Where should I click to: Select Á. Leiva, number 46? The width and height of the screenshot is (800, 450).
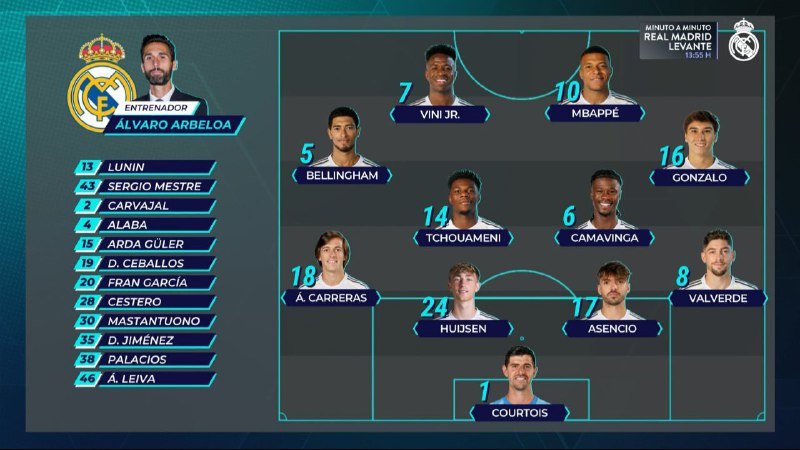pyautogui.click(x=146, y=379)
